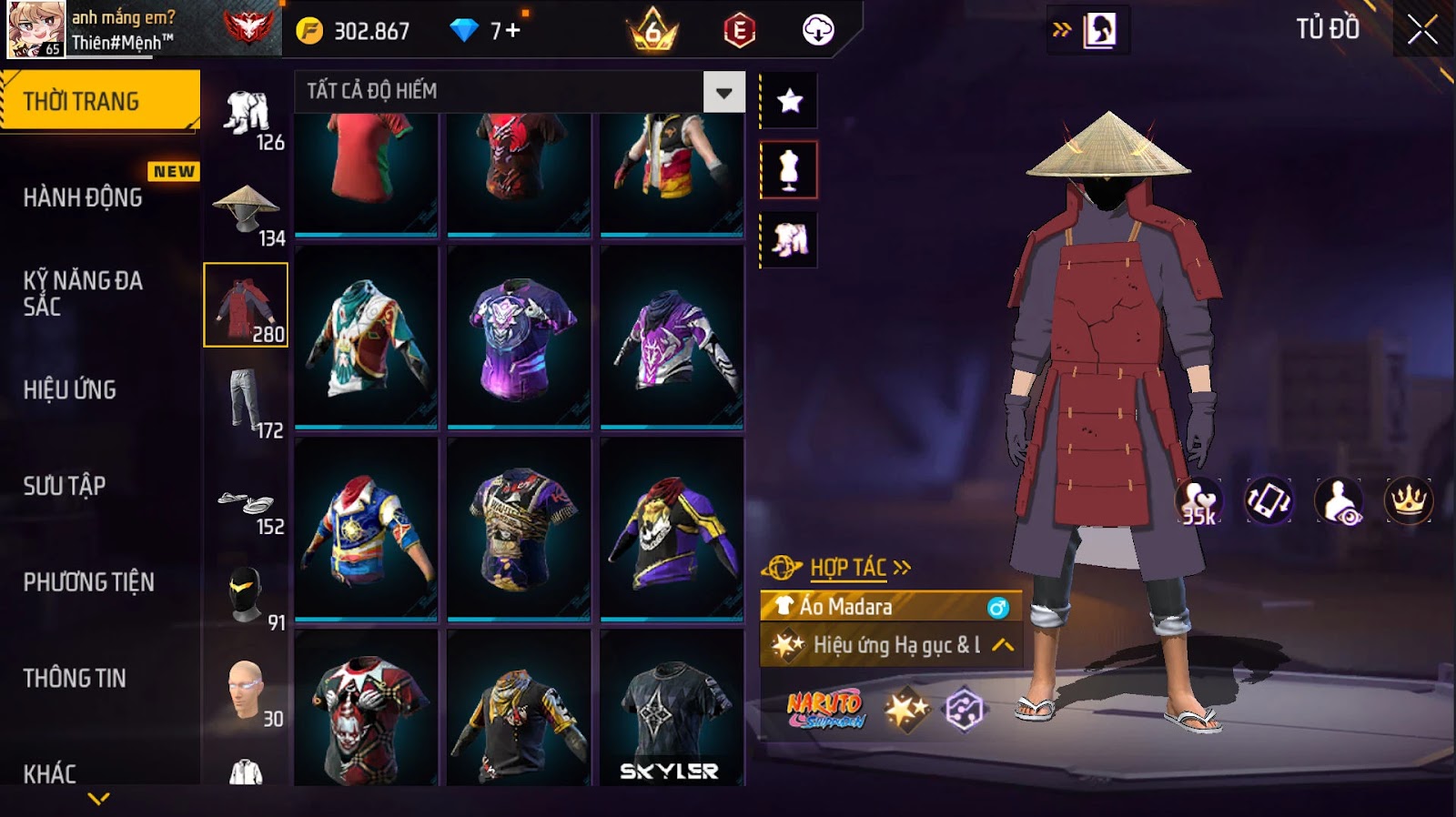Click the Hợp Tác collaboration link
The image size is (1456, 817).
coord(848,568)
